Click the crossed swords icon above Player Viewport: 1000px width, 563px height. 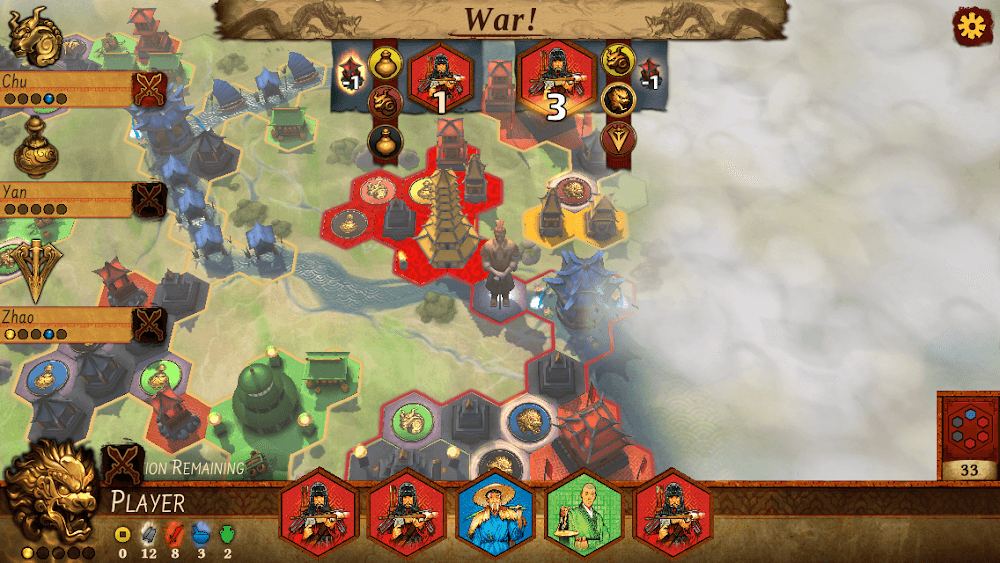123,463
